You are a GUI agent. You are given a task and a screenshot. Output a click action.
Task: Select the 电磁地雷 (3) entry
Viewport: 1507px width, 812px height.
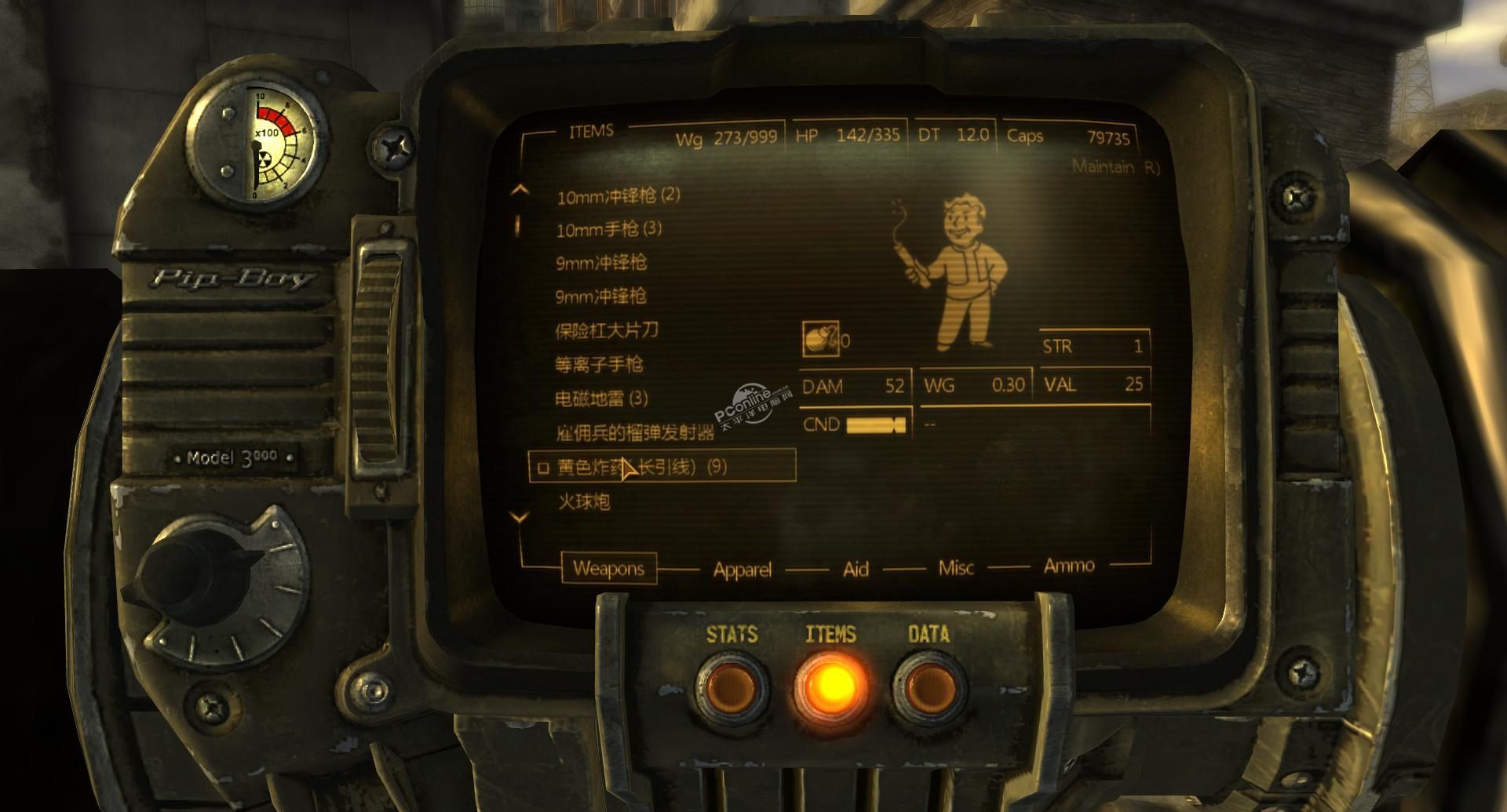tap(601, 399)
